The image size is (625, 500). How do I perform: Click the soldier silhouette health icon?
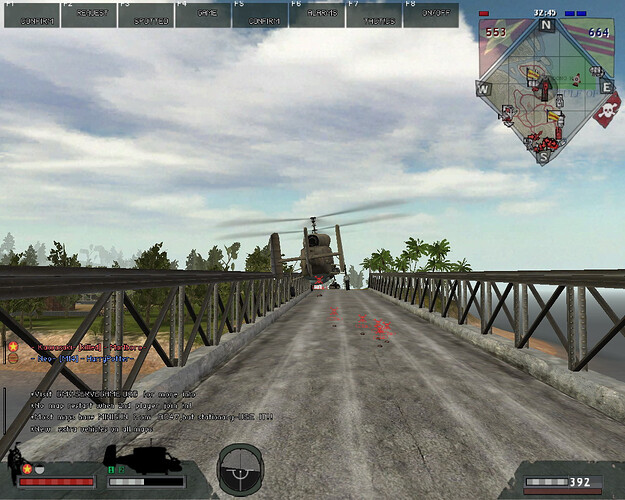click(18, 465)
